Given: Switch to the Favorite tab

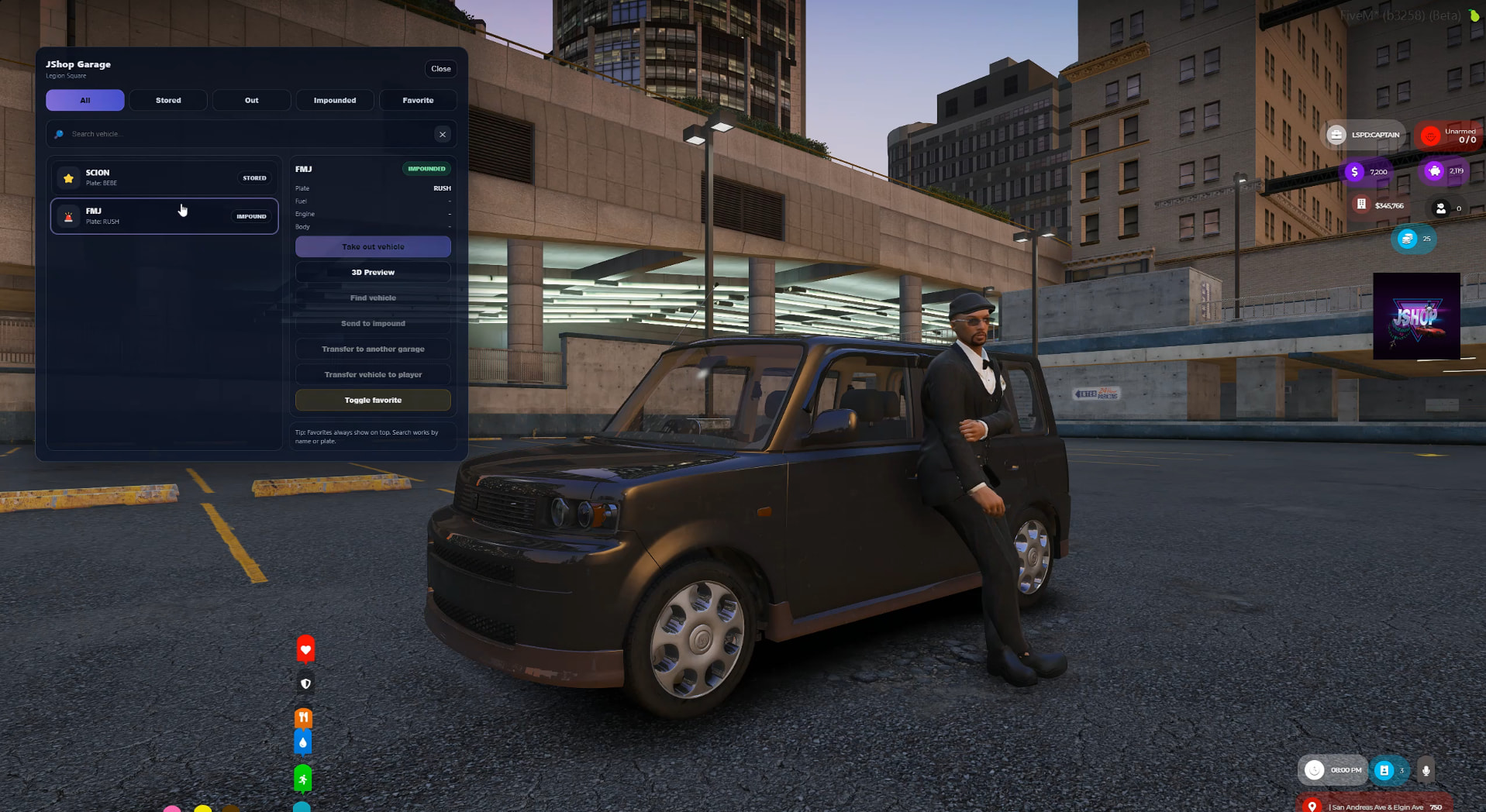Looking at the screenshot, I should click(x=418, y=100).
